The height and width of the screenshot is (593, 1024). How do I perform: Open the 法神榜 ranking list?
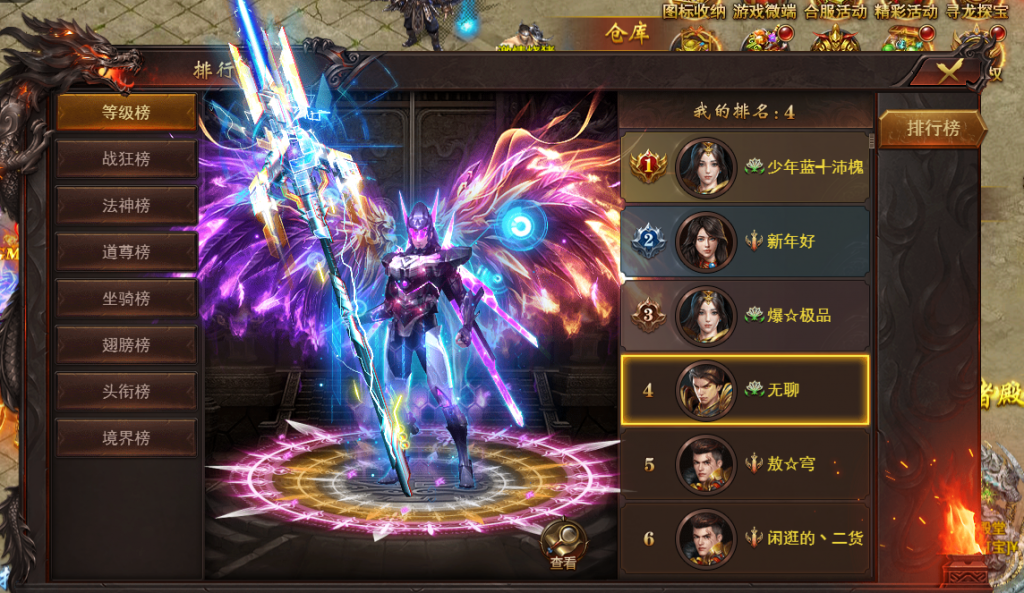126,206
